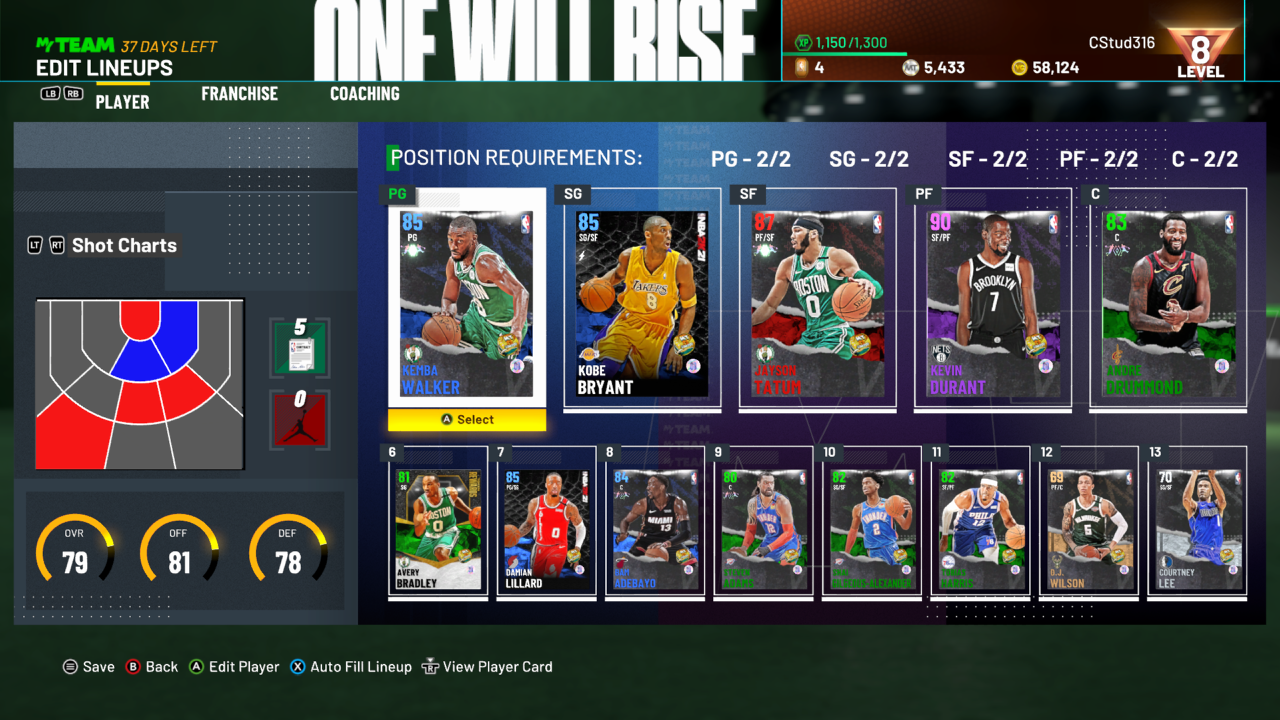This screenshot has height=720, width=1280.
Task: Open the Coaching tab
Action: 364,93
